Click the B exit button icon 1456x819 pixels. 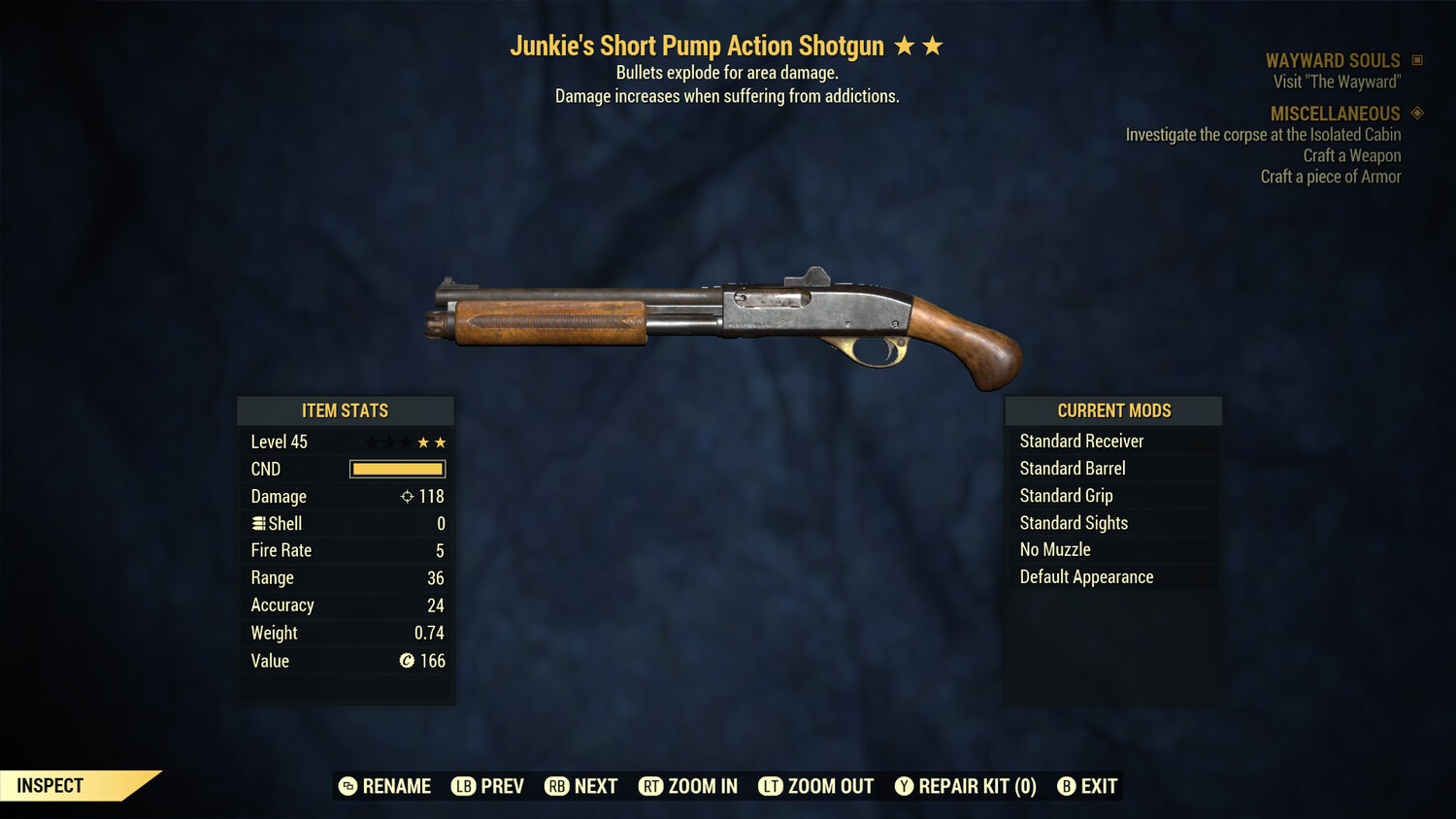click(x=1067, y=786)
